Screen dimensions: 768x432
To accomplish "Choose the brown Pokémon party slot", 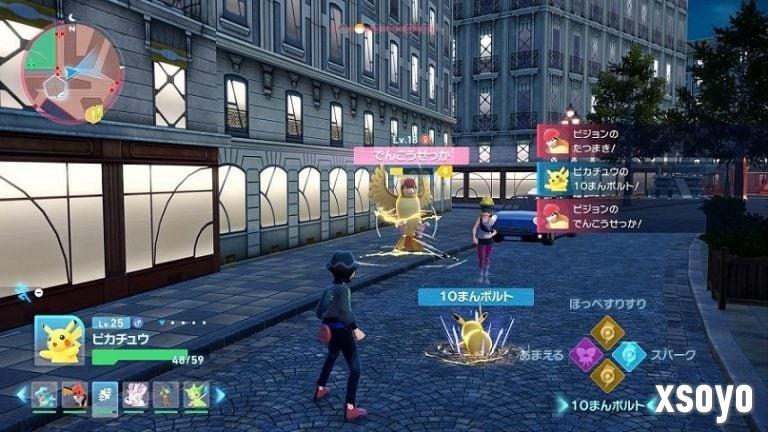I will pyautogui.click(x=165, y=395).
